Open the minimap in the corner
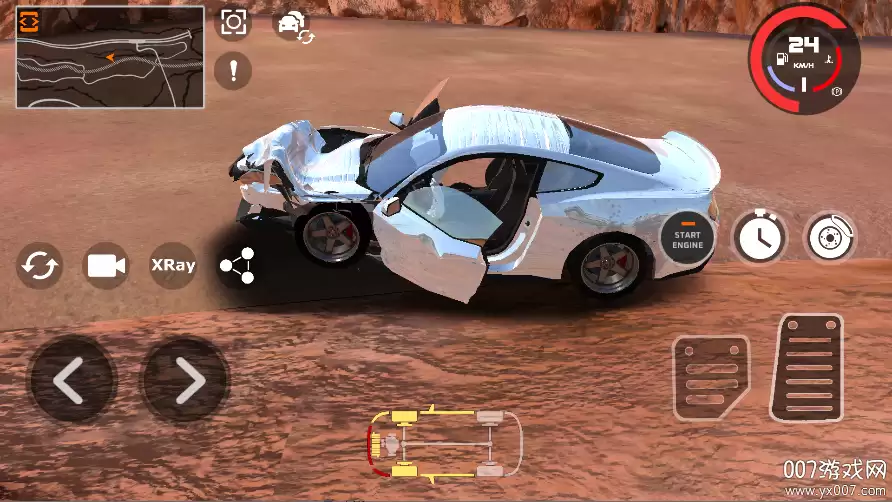This screenshot has width=892, height=502. [110, 62]
